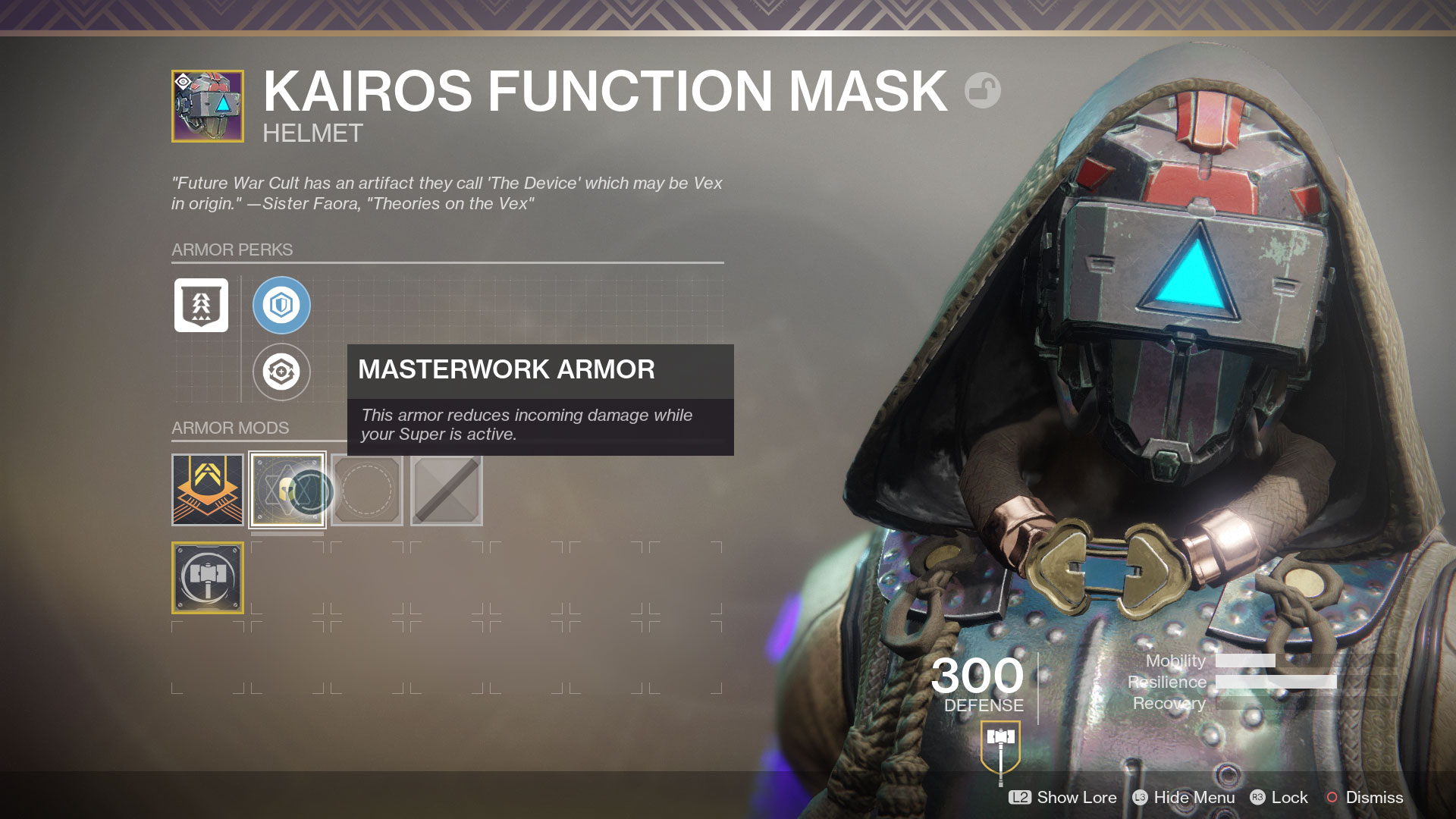Select the Titan class intrinsic perk icon
This screenshot has height=819, width=1456.
[x=201, y=305]
